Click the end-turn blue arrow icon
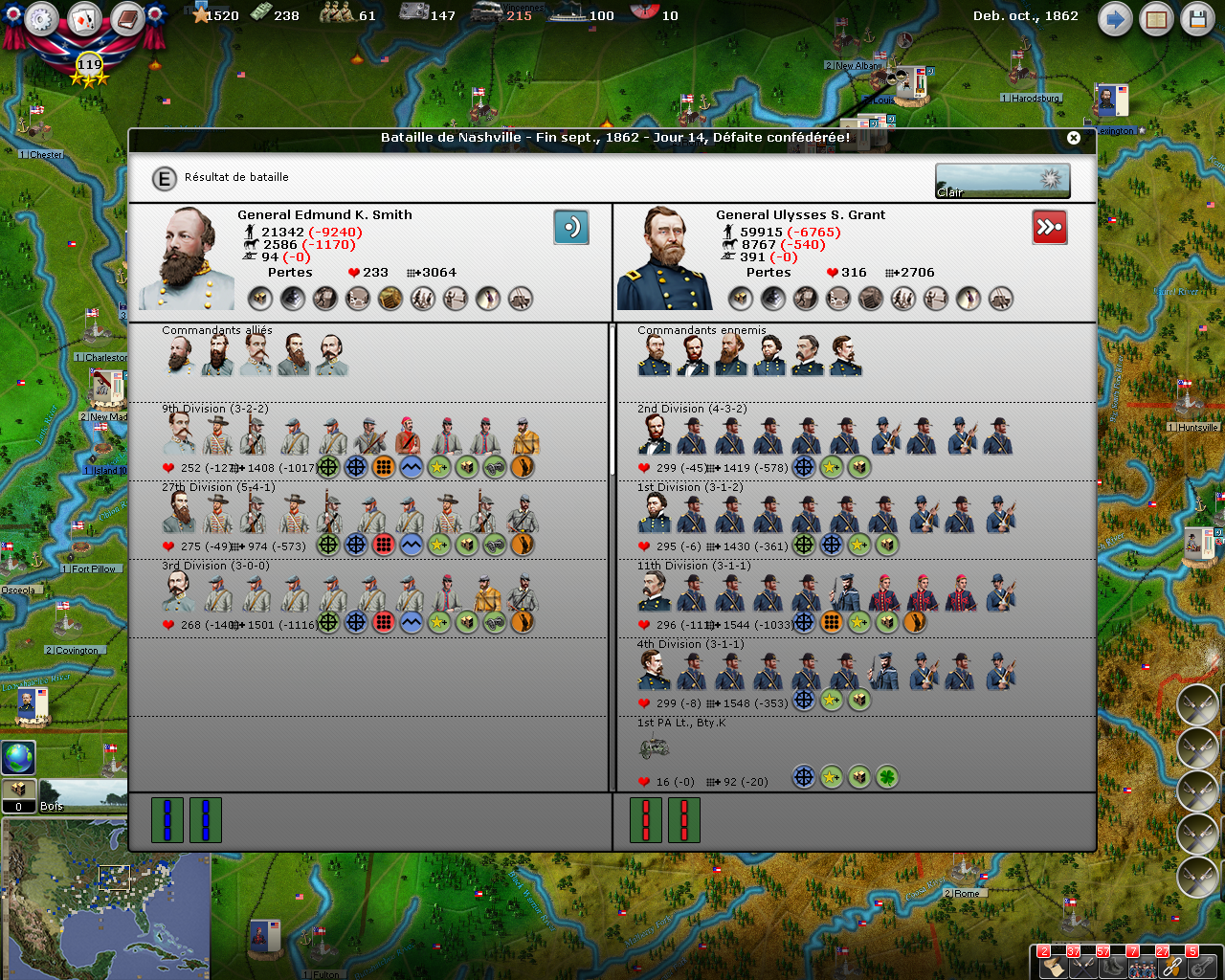Viewport: 1225px width, 980px height. [x=1113, y=17]
